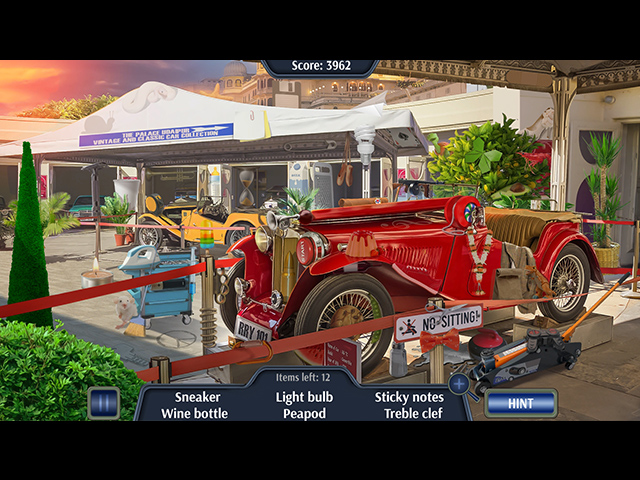Activate the magnifying glass zoom icon
Screen dimensions: 640x480
tap(459, 382)
